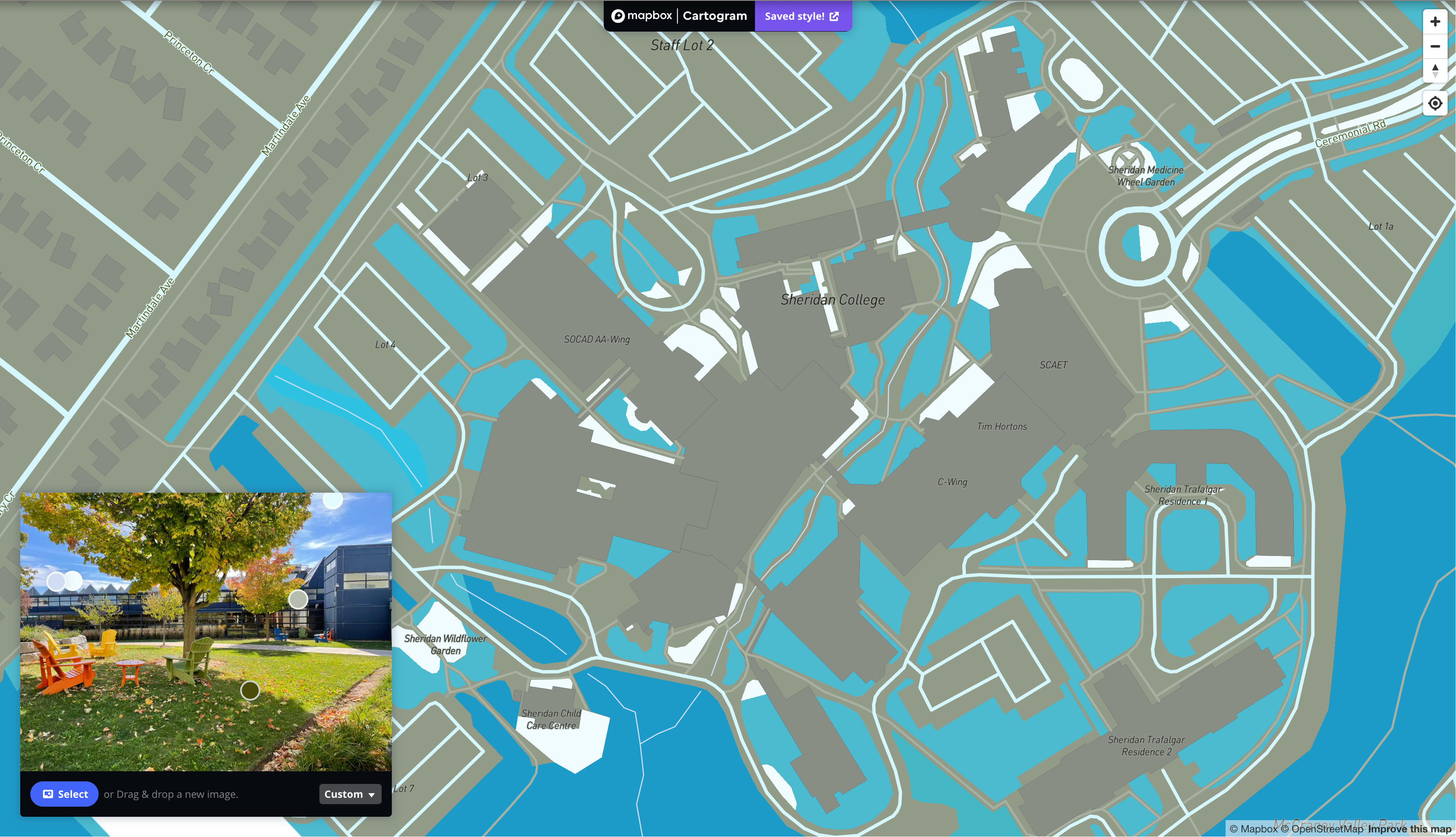The image size is (1456, 837).
Task: Select the Cartogram header bar
Action: (681, 16)
